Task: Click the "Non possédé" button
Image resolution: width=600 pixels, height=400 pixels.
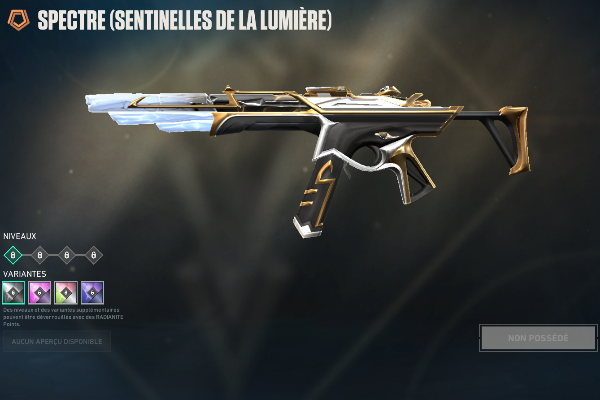Action: (538, 338)
